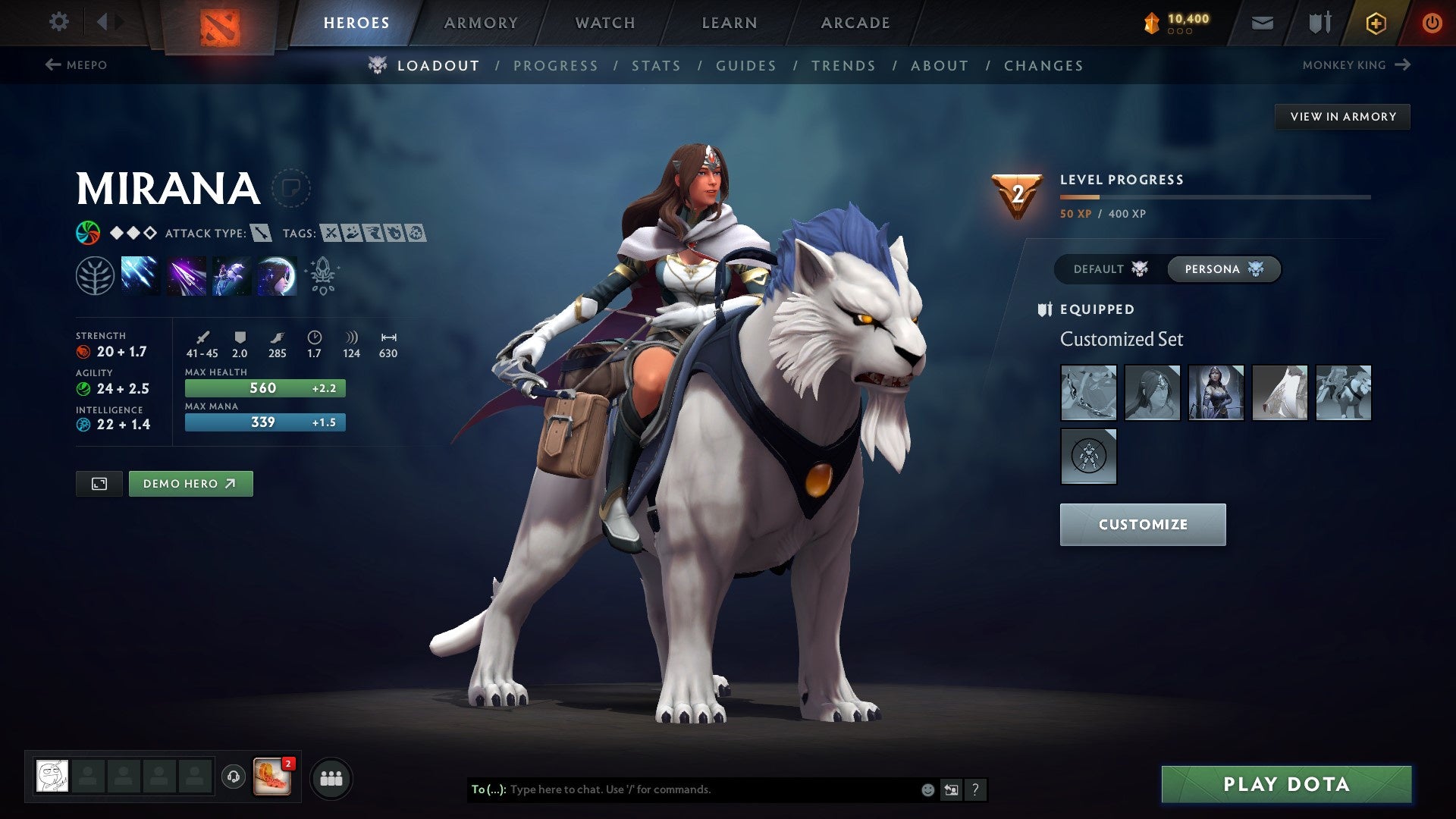Click the power/exit icon

pyautogui.click(x=1432, y=22)
